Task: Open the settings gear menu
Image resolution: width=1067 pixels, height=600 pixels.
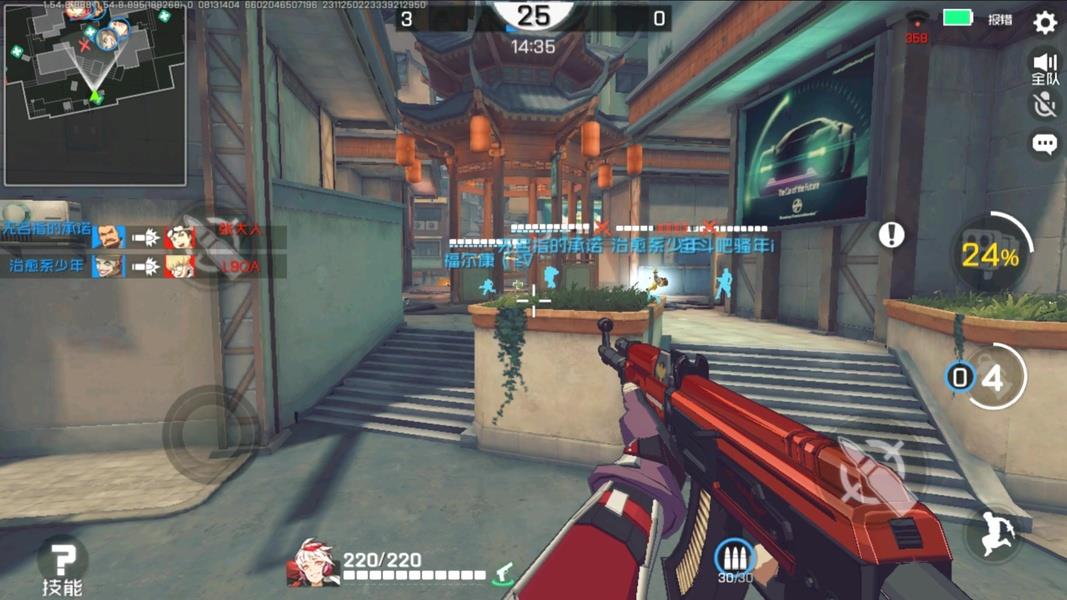Action: pyautogui.click(x=1045, y=22)
